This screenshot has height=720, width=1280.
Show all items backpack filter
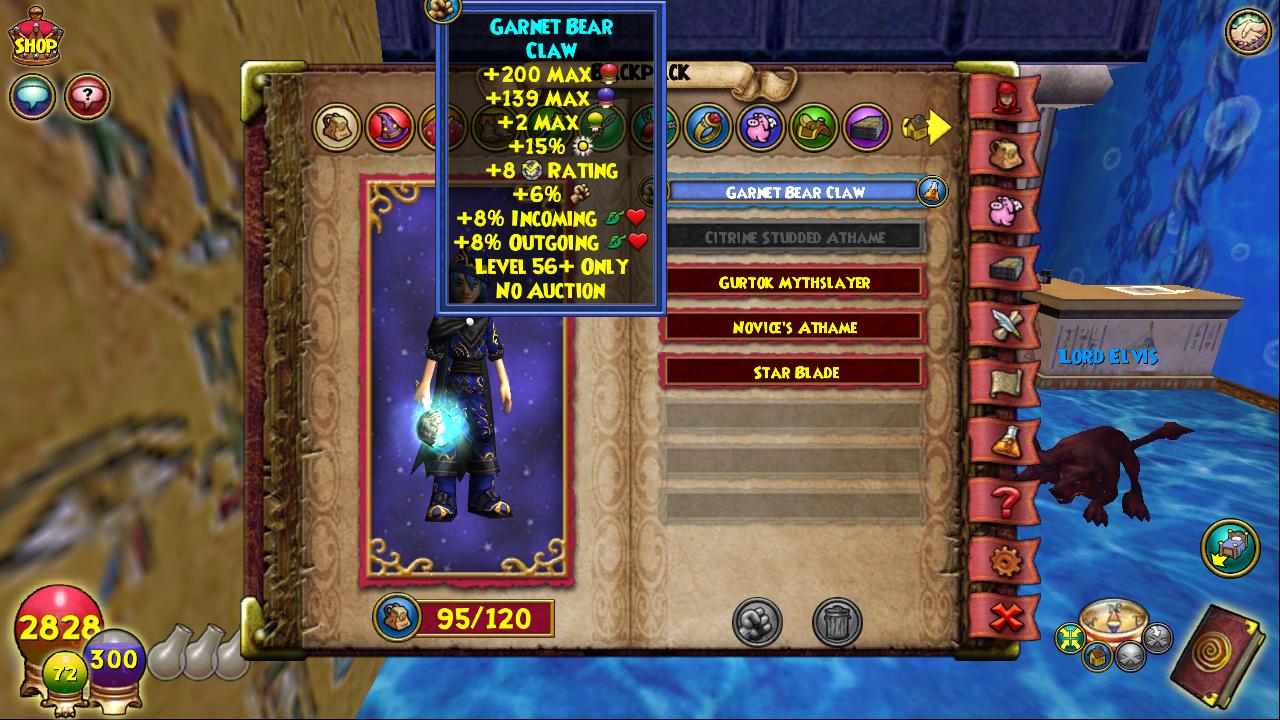[337, 127]
